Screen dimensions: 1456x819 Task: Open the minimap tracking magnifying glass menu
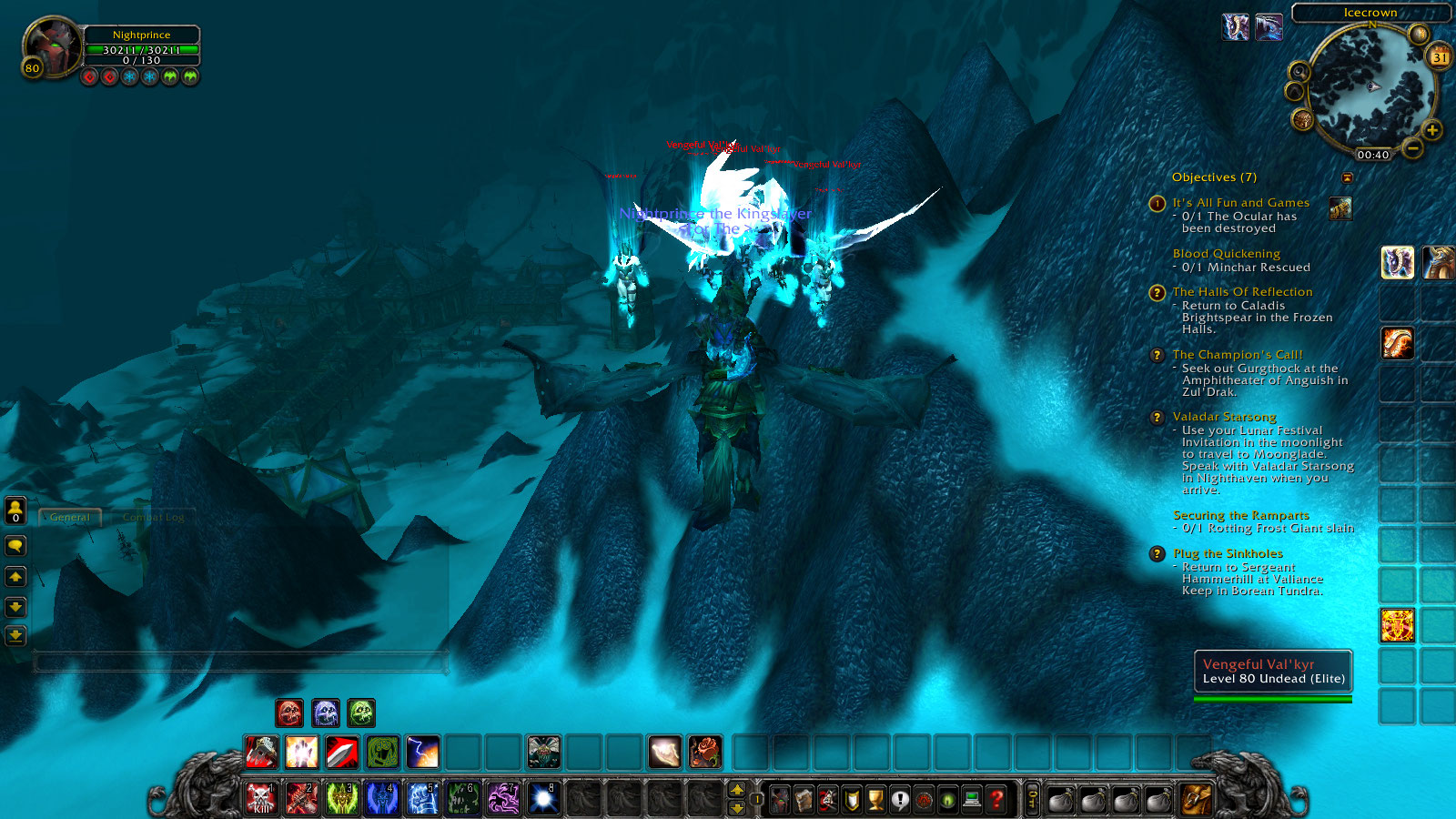click(1299, 72)
